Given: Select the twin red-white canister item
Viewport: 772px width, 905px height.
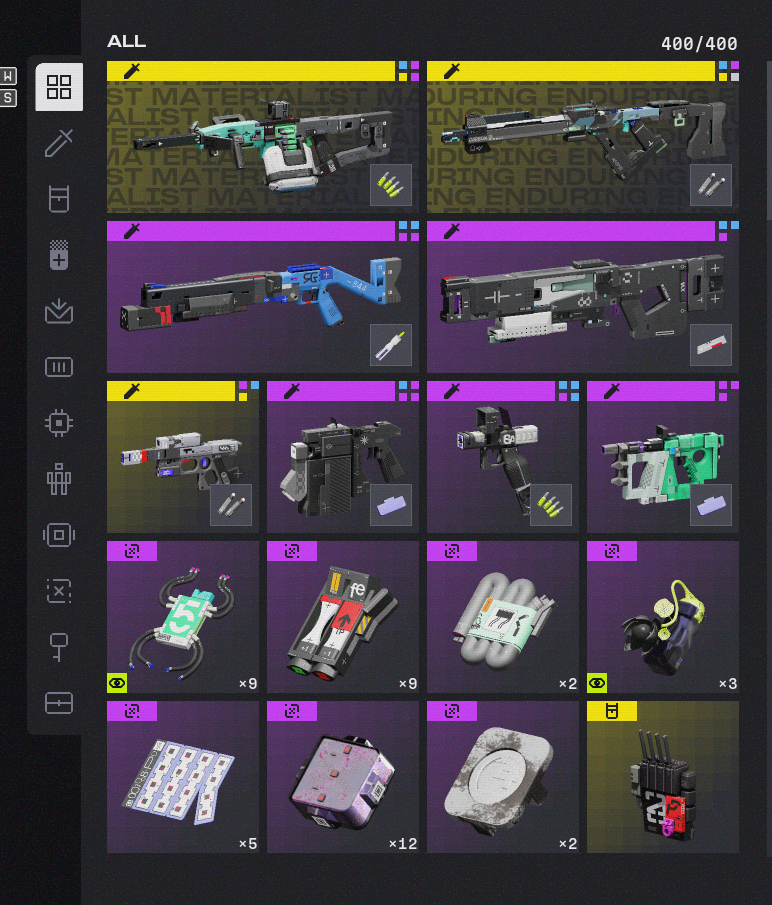Looking at the screenshot, I should [x=342, y=617].
